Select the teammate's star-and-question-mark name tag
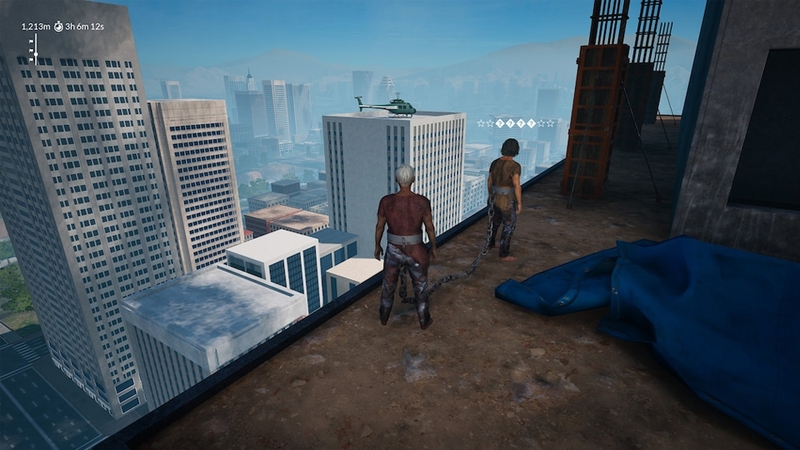The image size is (800, 450). point(515,123)
